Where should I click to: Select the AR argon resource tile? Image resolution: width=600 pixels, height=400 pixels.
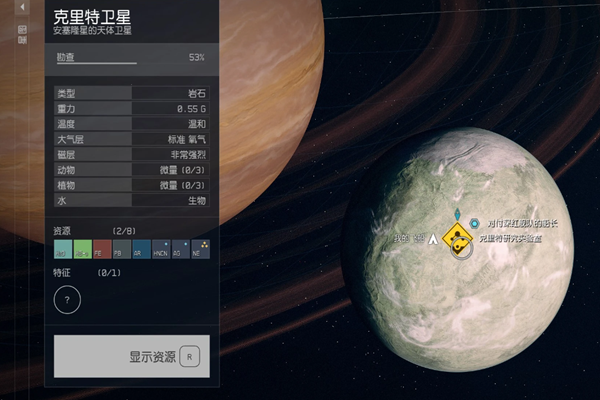(x=141, y=248)
